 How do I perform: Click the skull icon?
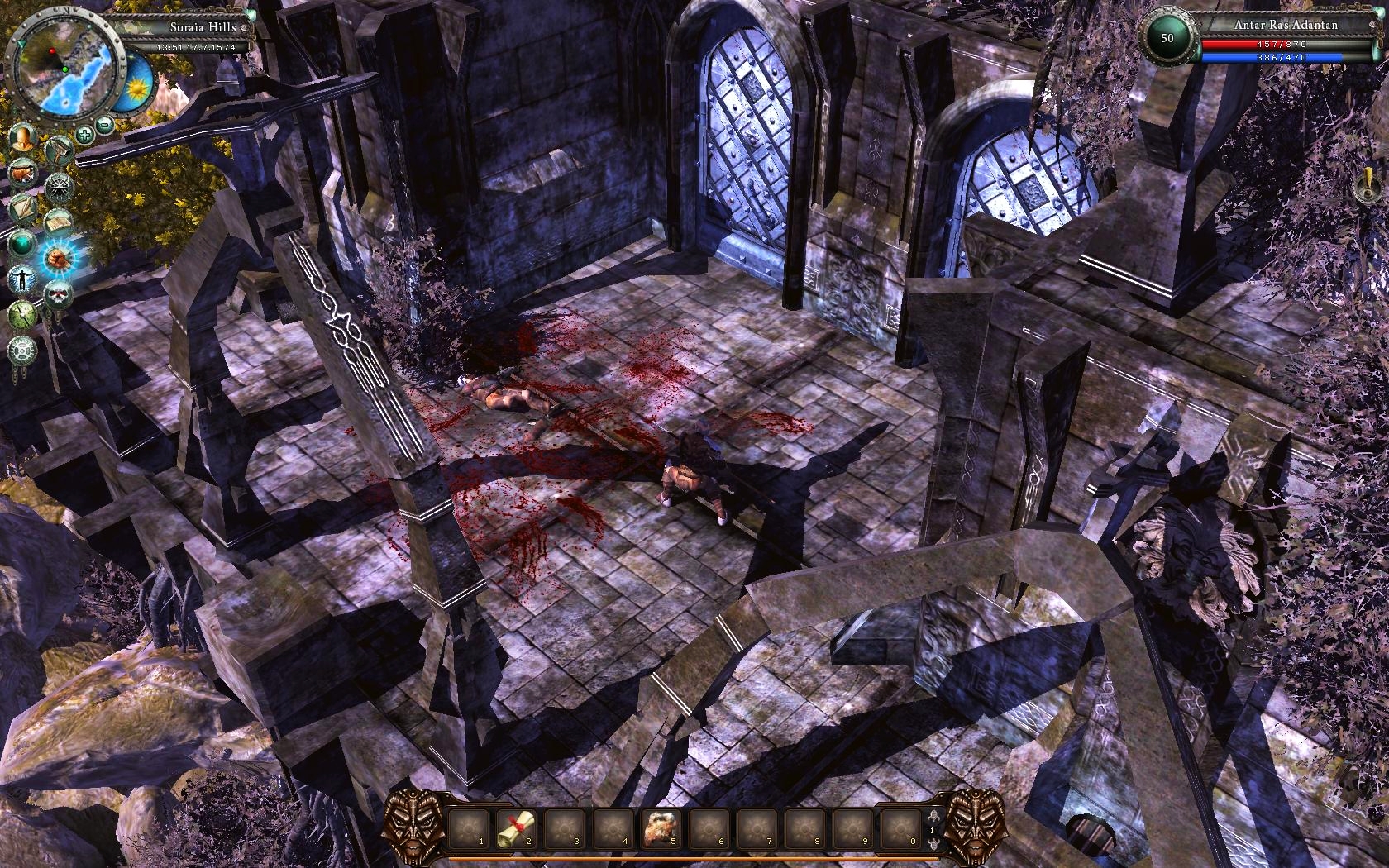(x=58, y=294)
